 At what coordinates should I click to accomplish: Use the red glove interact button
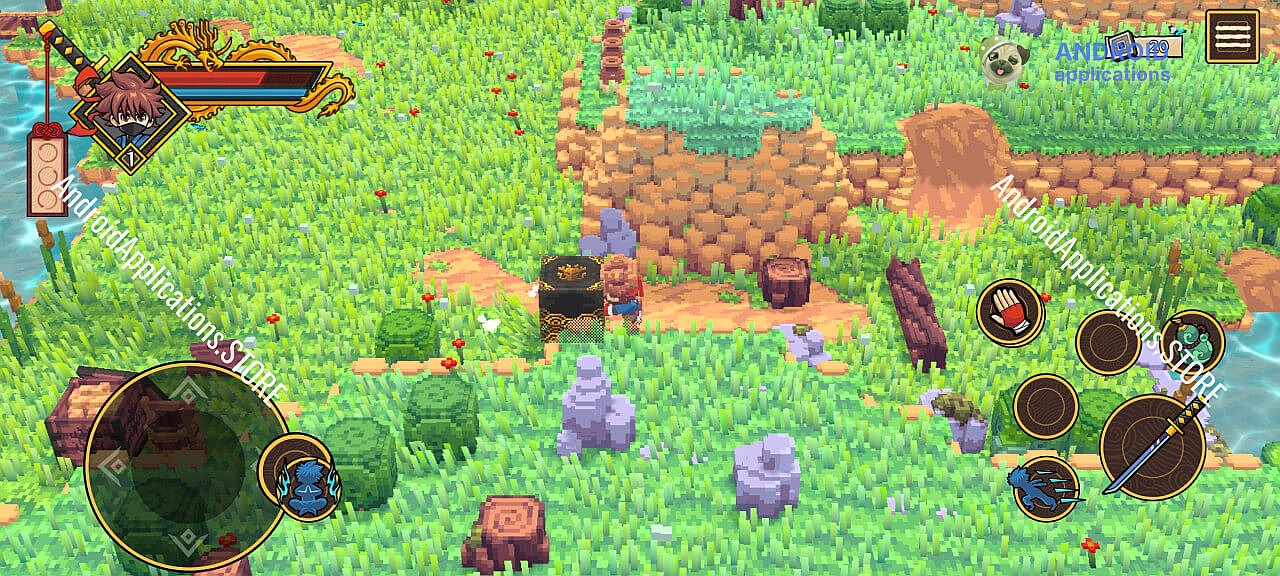click(1010, 312)
